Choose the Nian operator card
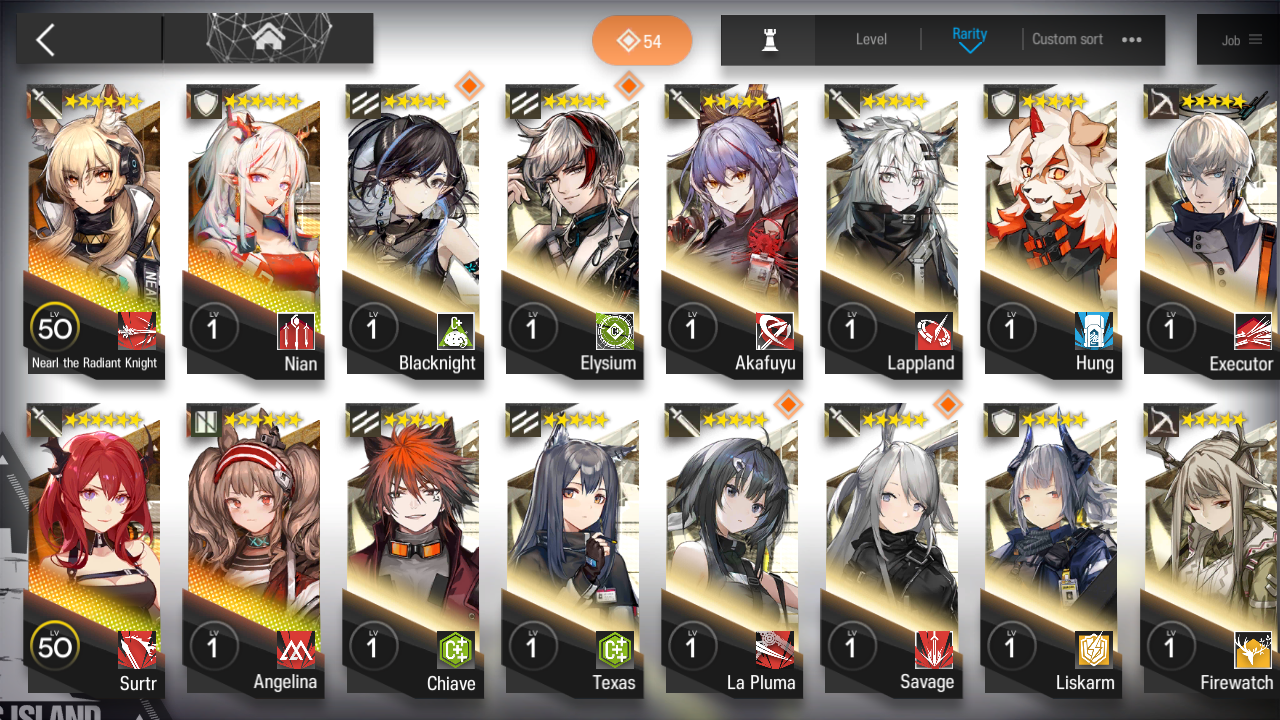The width and height of the screenshot is (1280, 720). tap(253, 230)
